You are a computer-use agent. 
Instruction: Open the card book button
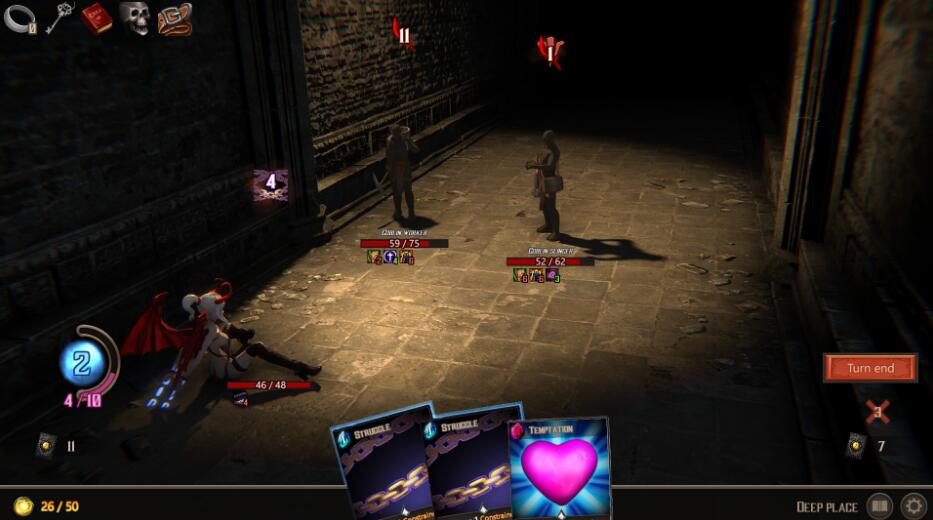pos(878,506)
